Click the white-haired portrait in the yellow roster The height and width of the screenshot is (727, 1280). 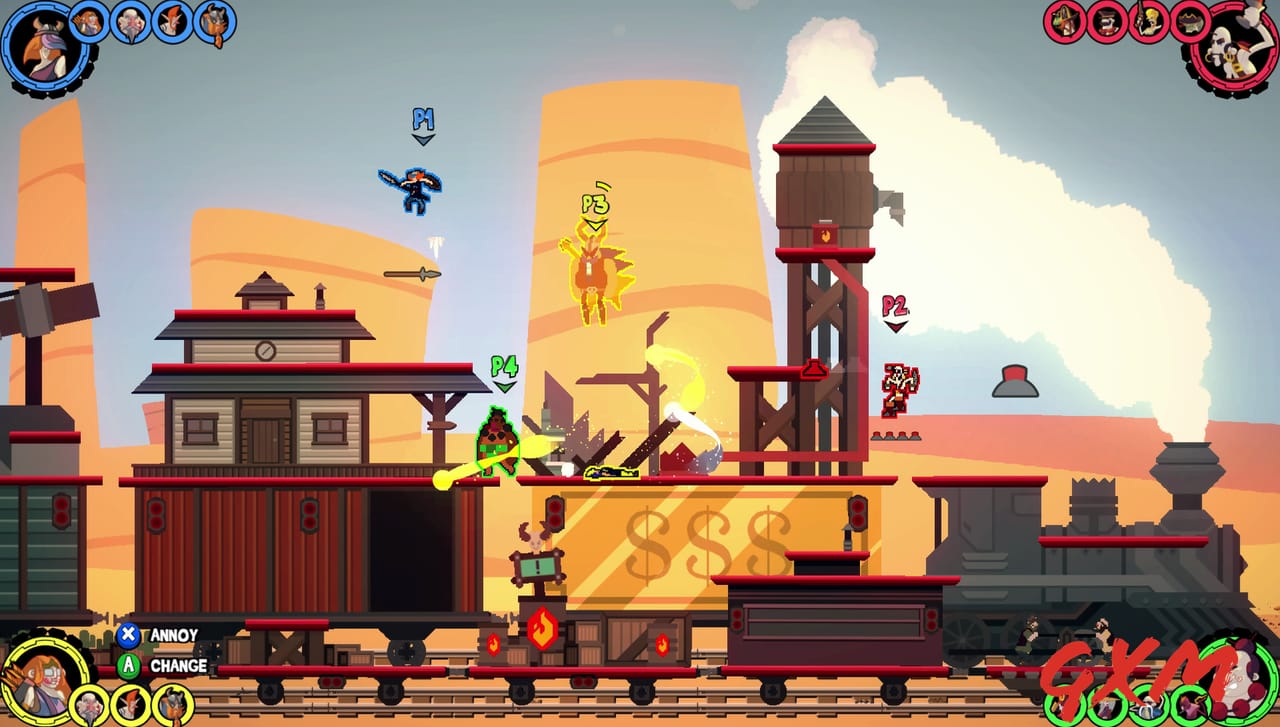(x=88, y=705)
